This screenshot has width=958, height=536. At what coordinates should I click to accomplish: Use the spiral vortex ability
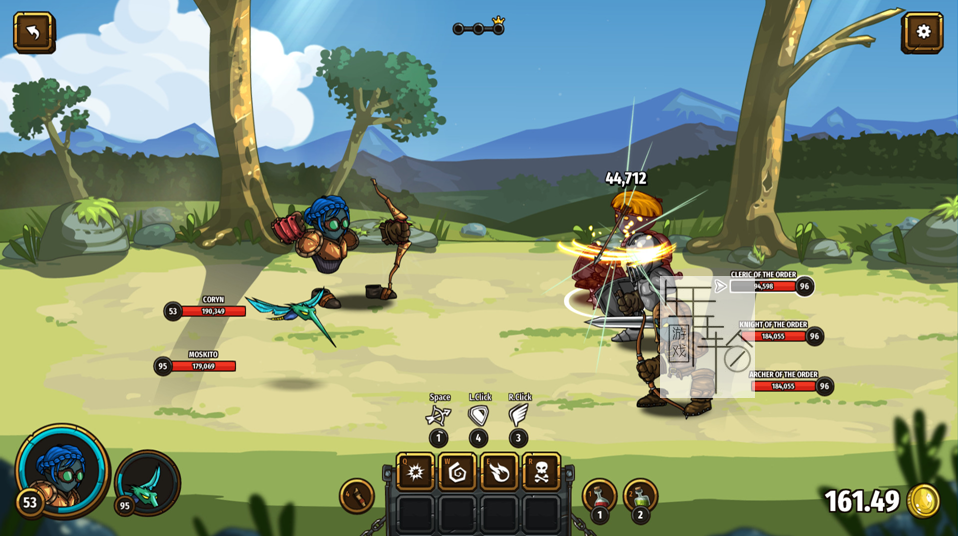click(457, 472)
